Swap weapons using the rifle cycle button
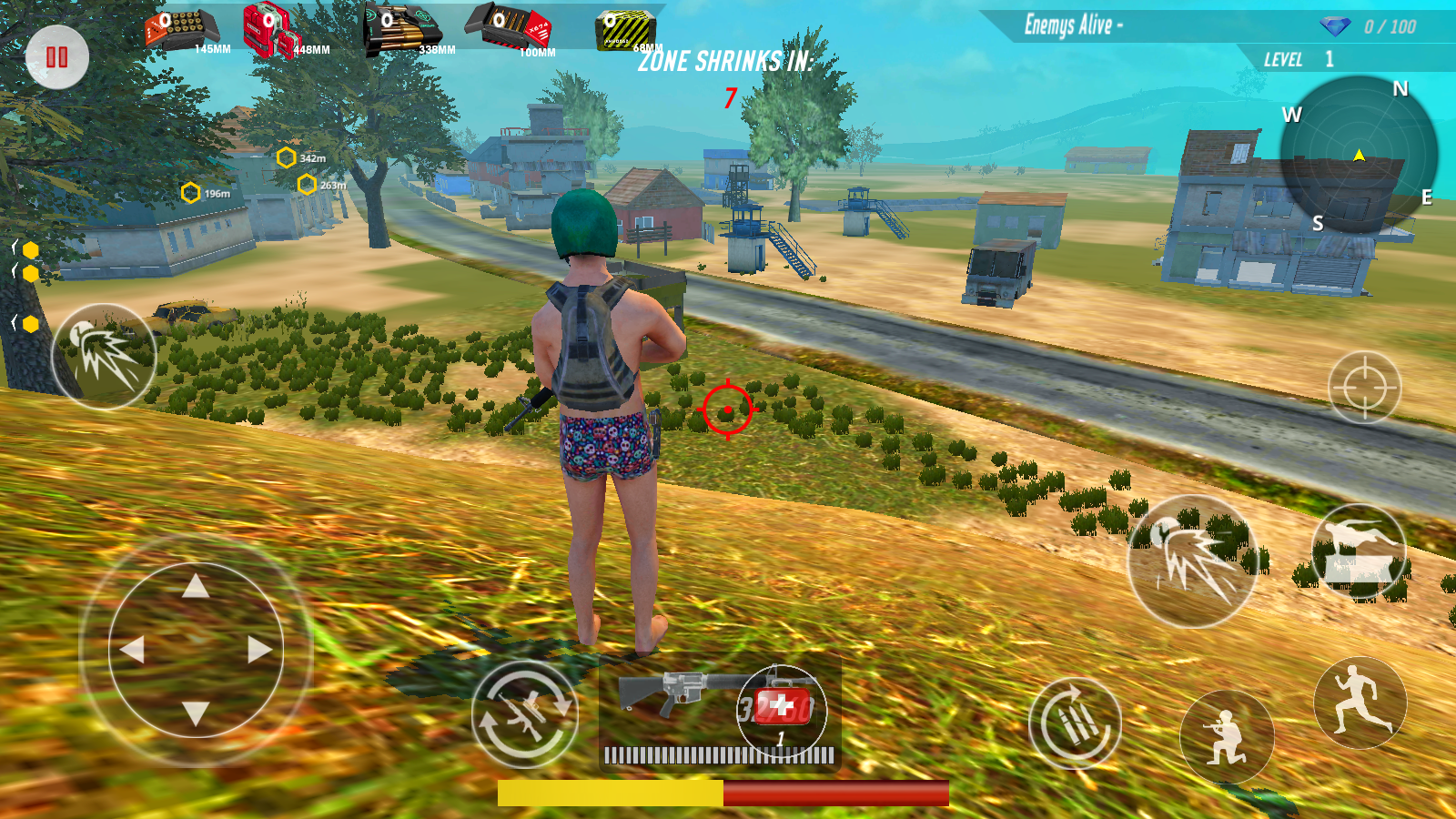The height and width of the screenshot is (819, 1456). coord(524,714)
